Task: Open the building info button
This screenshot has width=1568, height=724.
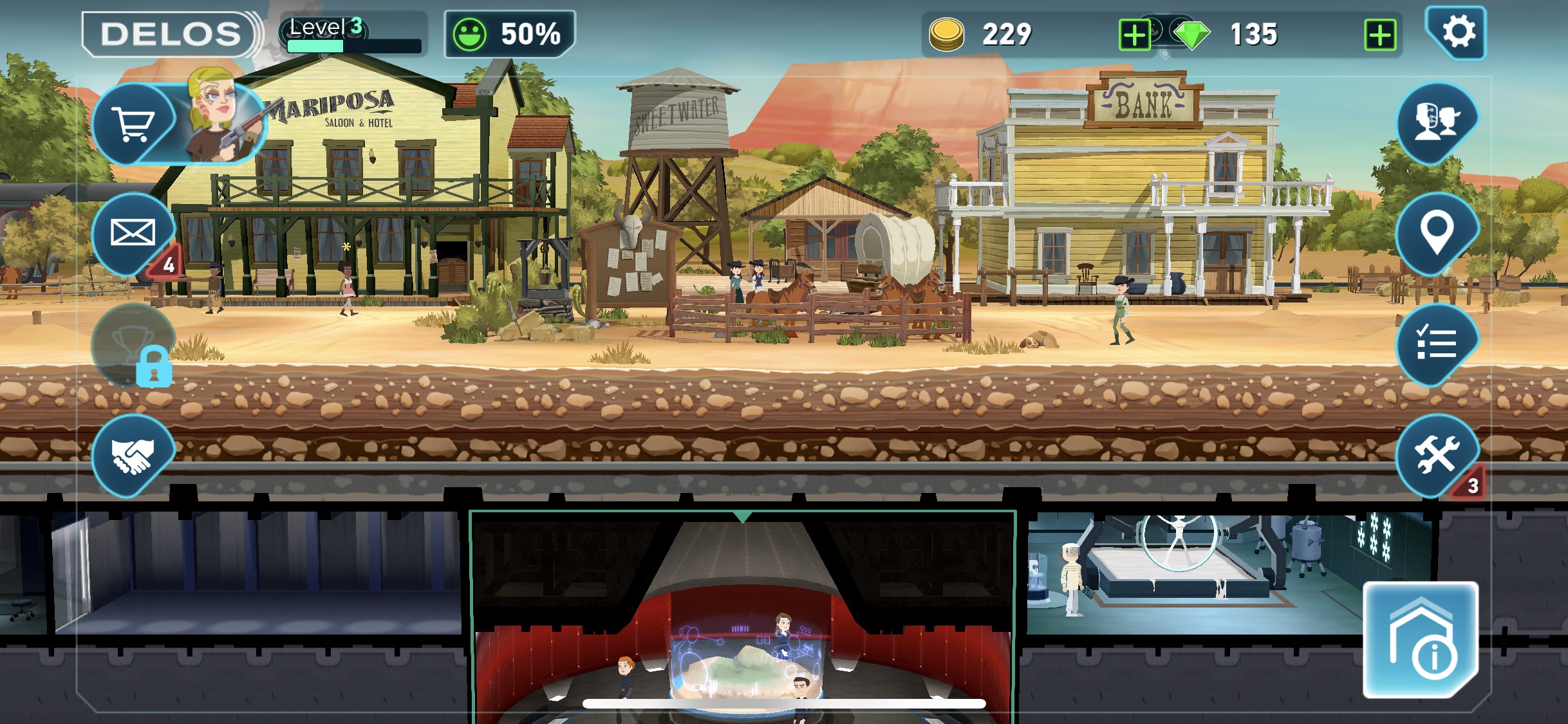Action: click(1421, 640)
